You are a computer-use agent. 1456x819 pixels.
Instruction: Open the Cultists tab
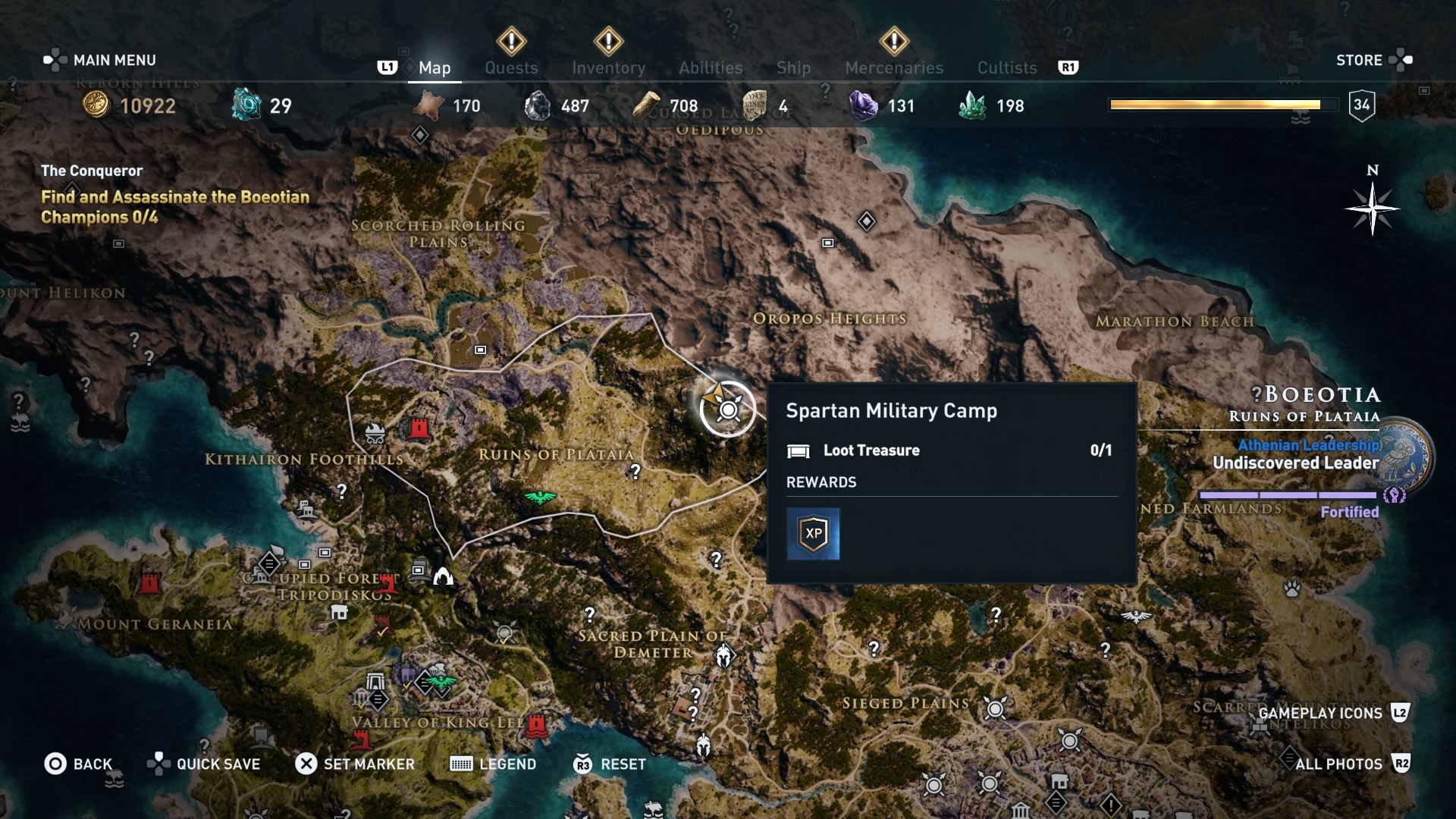pos(1006,67)
